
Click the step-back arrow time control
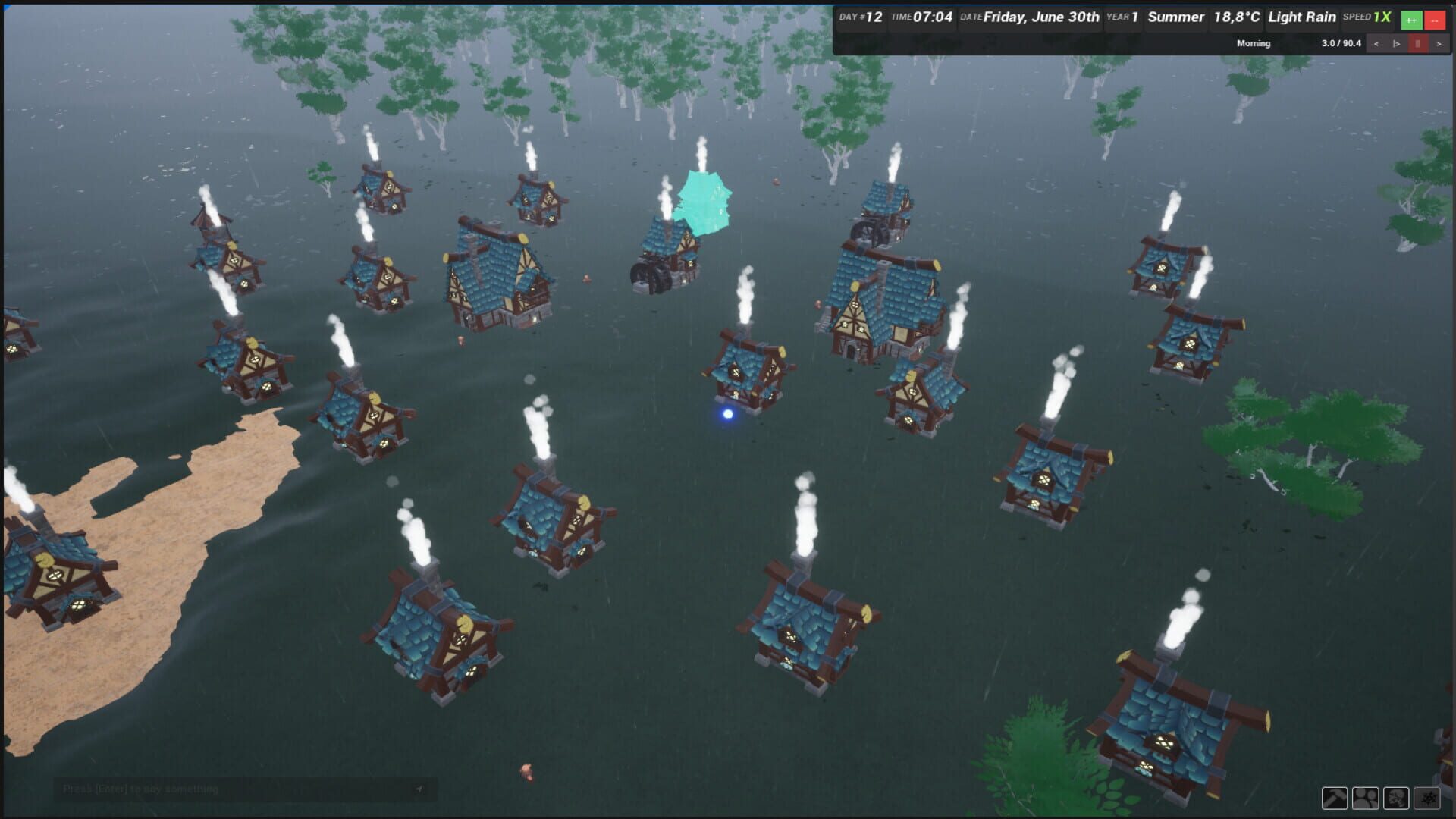tap(1376, 44)
